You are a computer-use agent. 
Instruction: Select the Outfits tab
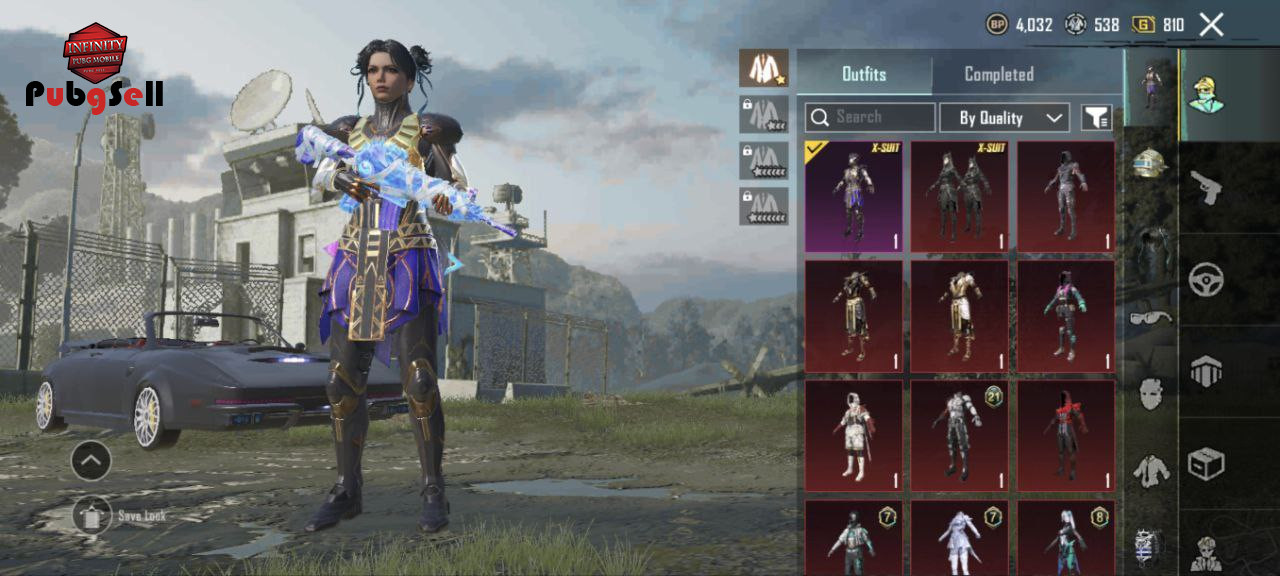tap(864, 74)
